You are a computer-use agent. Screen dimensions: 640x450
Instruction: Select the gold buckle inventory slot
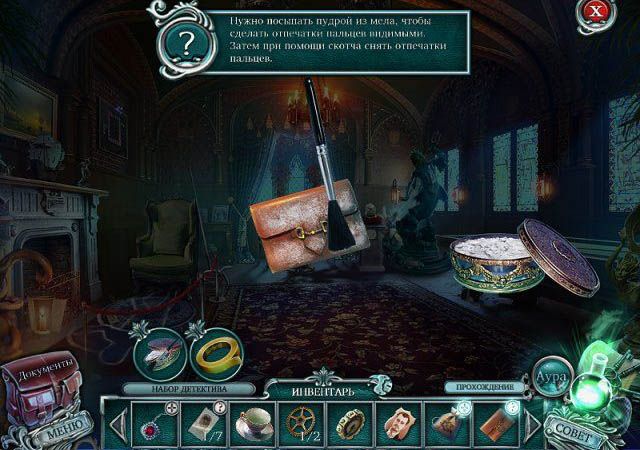click(x=351, y=423)
